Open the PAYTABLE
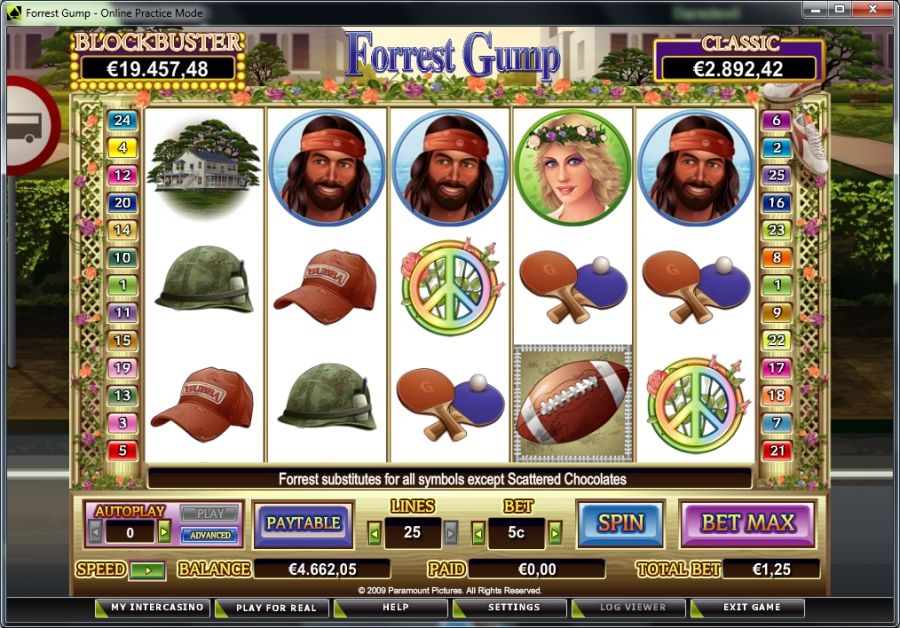The image size is (900, 628). pos(302,523)
